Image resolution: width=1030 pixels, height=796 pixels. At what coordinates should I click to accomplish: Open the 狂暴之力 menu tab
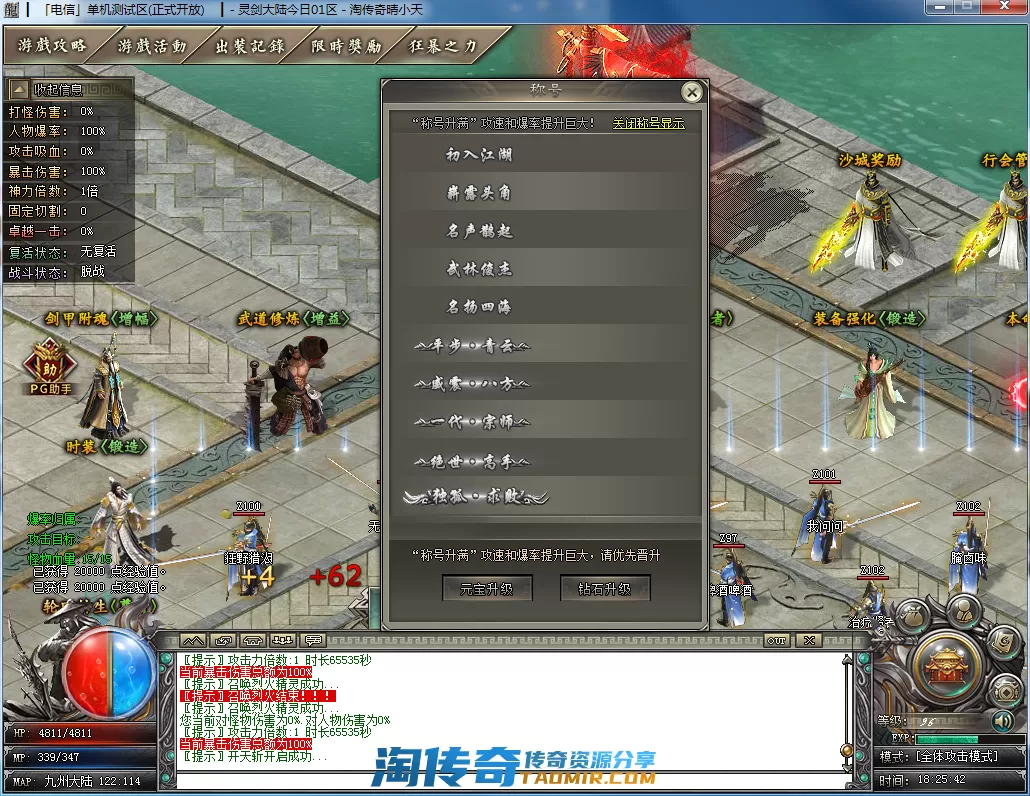[x=444, y=46]
